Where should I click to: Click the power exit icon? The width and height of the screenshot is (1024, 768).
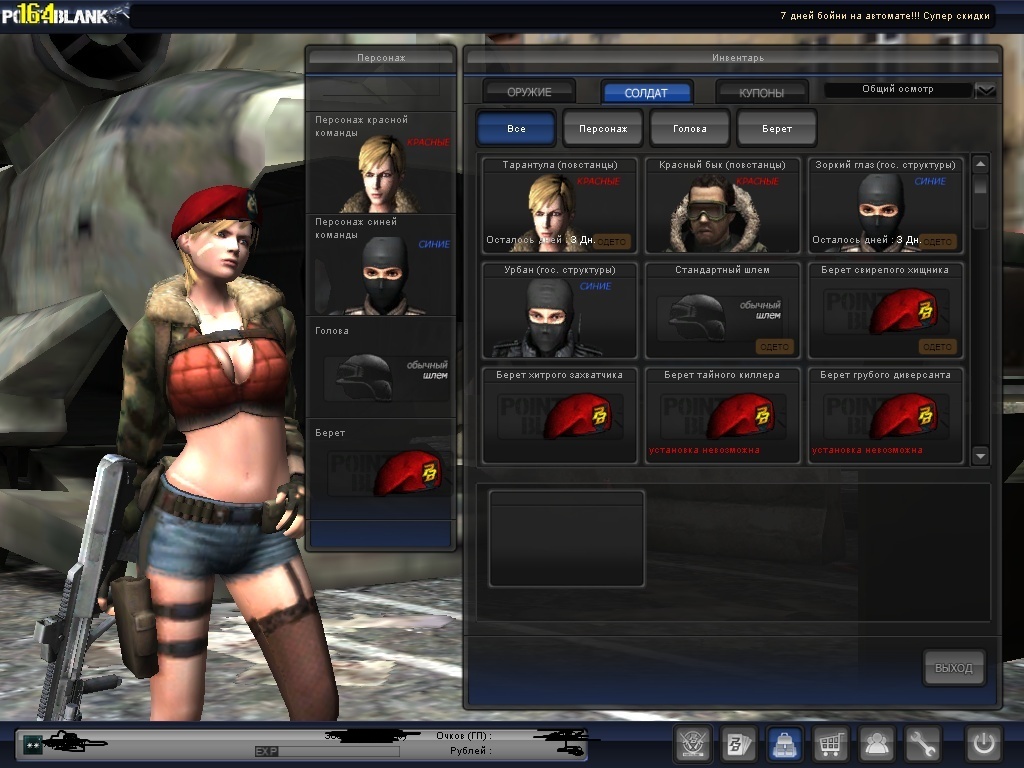[983, 744]
